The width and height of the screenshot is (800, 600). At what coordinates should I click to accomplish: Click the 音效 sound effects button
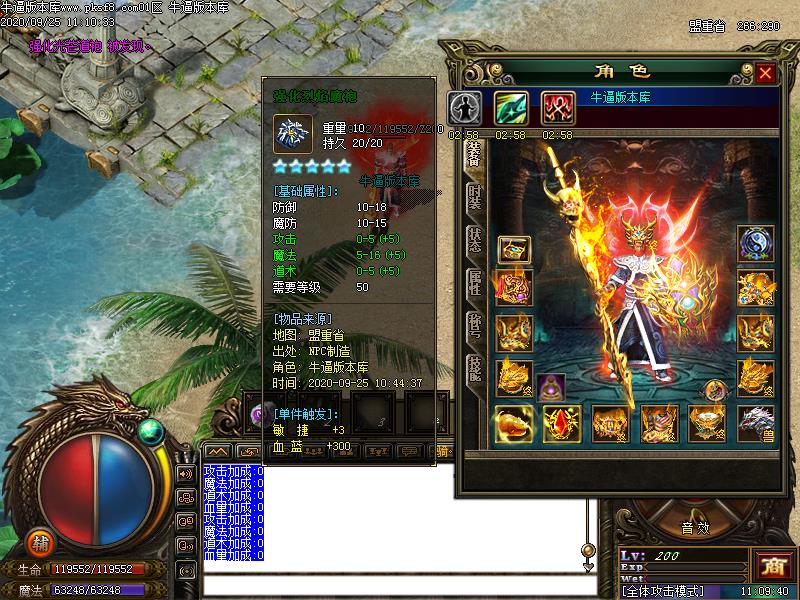pyautogui.click(x=695, y=528)
